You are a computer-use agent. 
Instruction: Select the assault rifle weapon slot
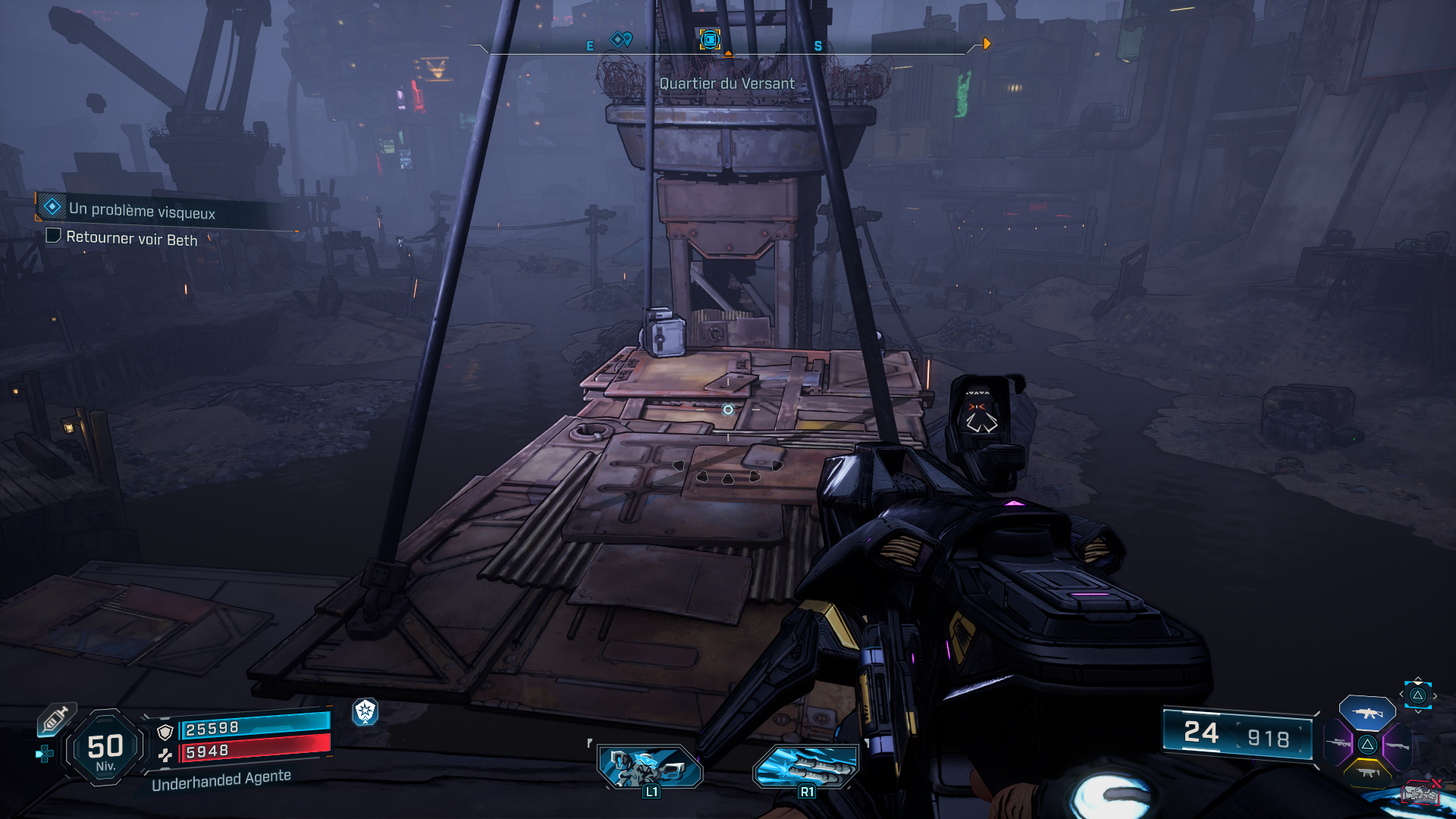1367,713
